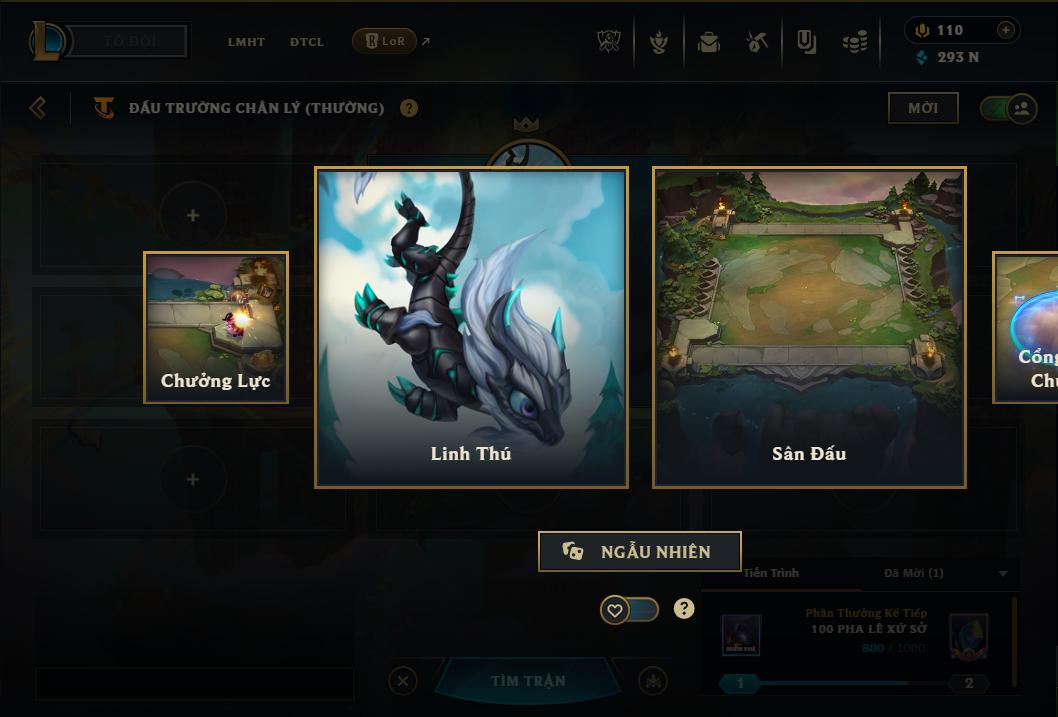Show the Đã Mời (1) tab
The width and height of the screenshot is (1058, 717).
[x=913, y=573]
